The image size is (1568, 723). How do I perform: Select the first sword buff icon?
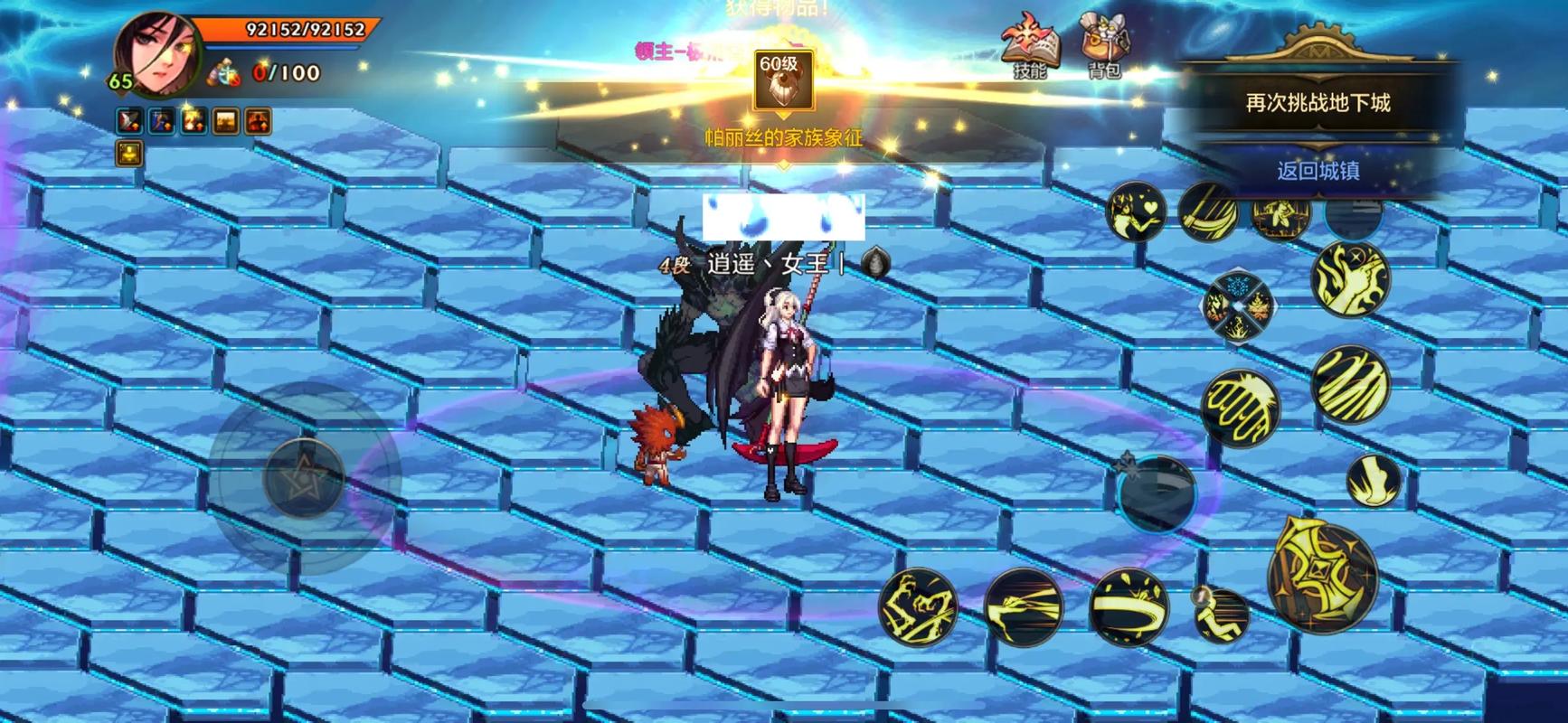[129, 120]
